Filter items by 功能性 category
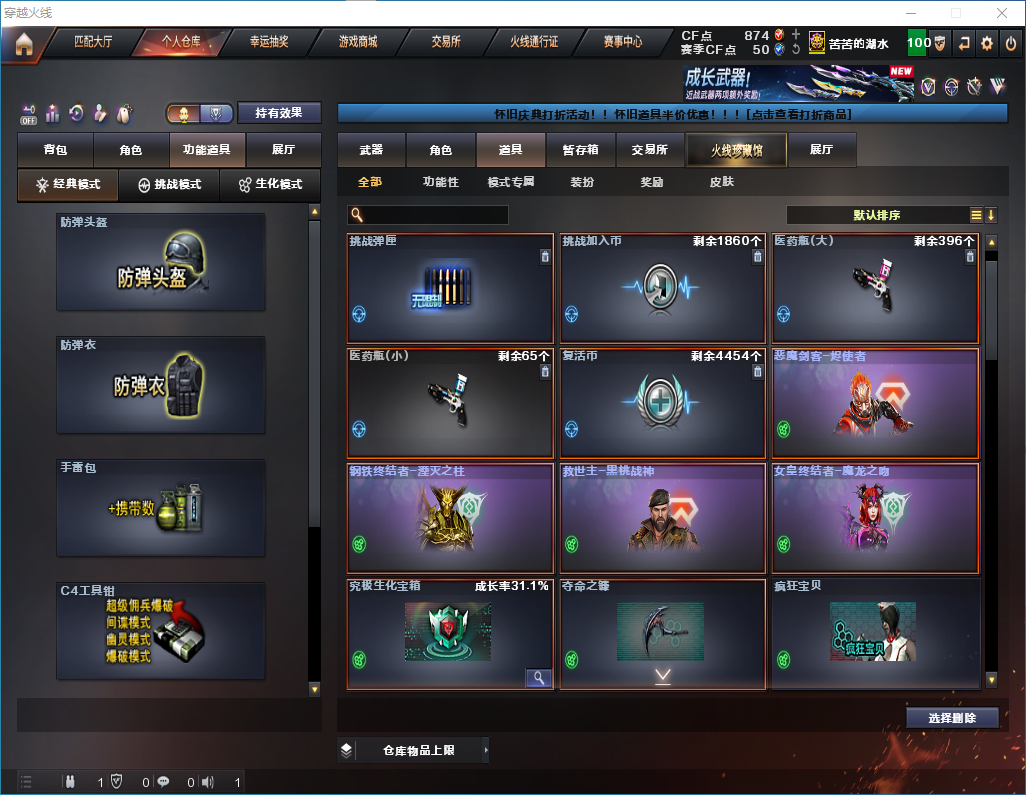Image resolution: width=1026 pixels, height=795 pixels. click(440, 183)
